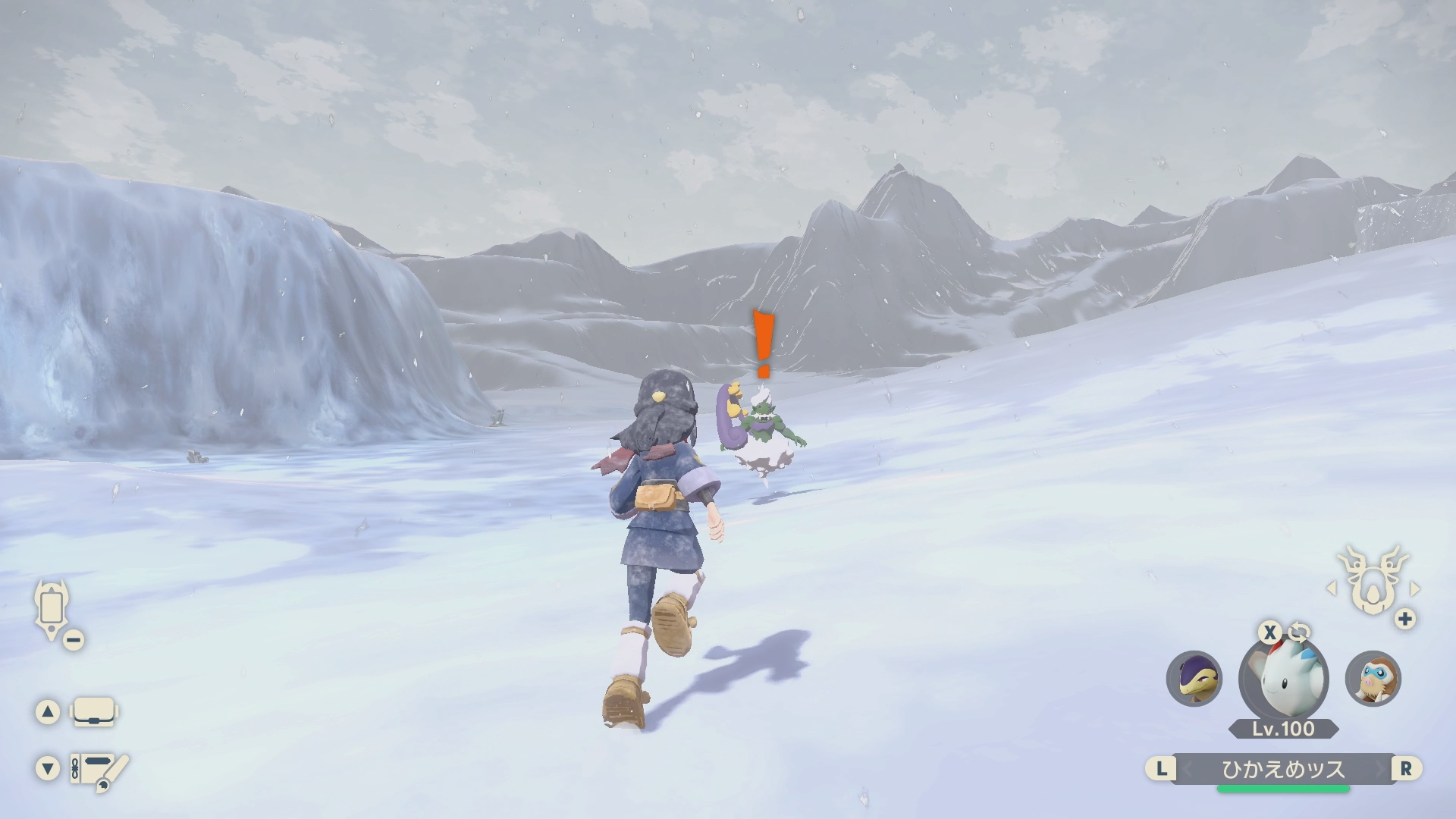Click the swap arrows above Togekiss

tap(1298, 632)
